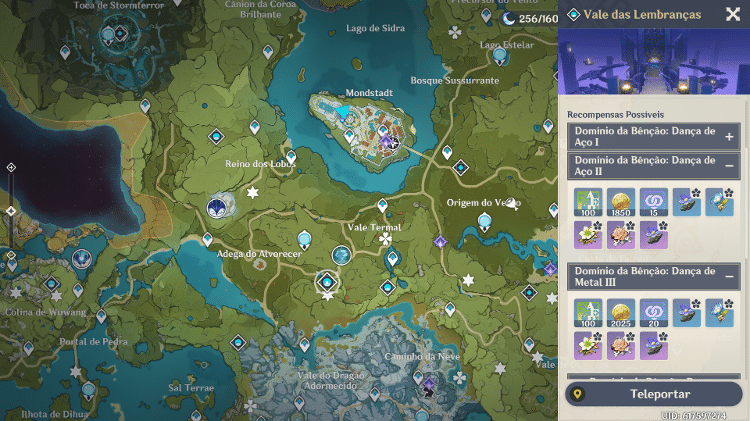The height and width of the screenshot is (421, 750).
Task: Expand Domínio da Bênção: Dança de Aço I
Action: click(x=730, y=137)
